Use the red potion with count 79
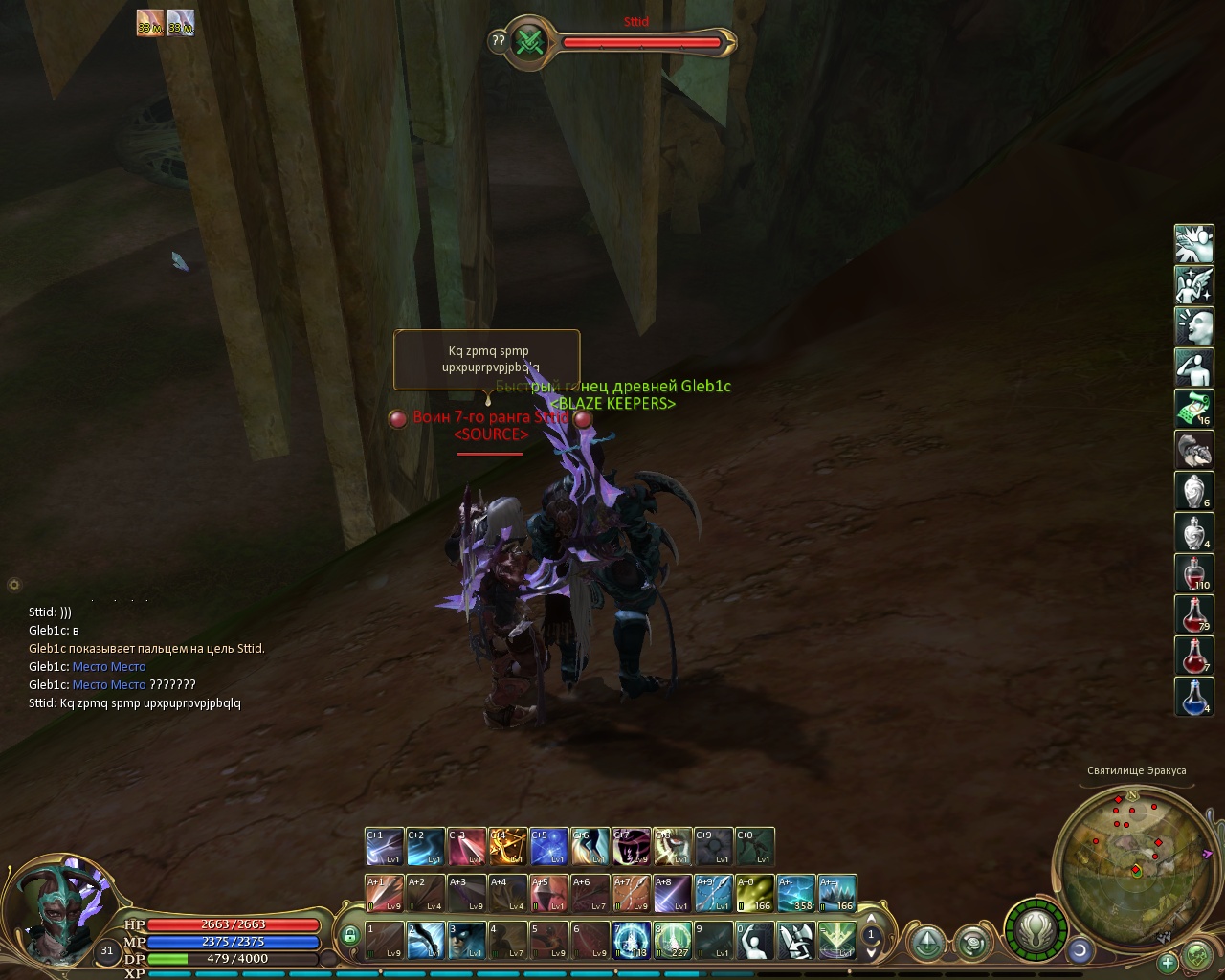The height and width of the screenshot is (980, 1225). pyautogui.click(x=1193, y=614)
